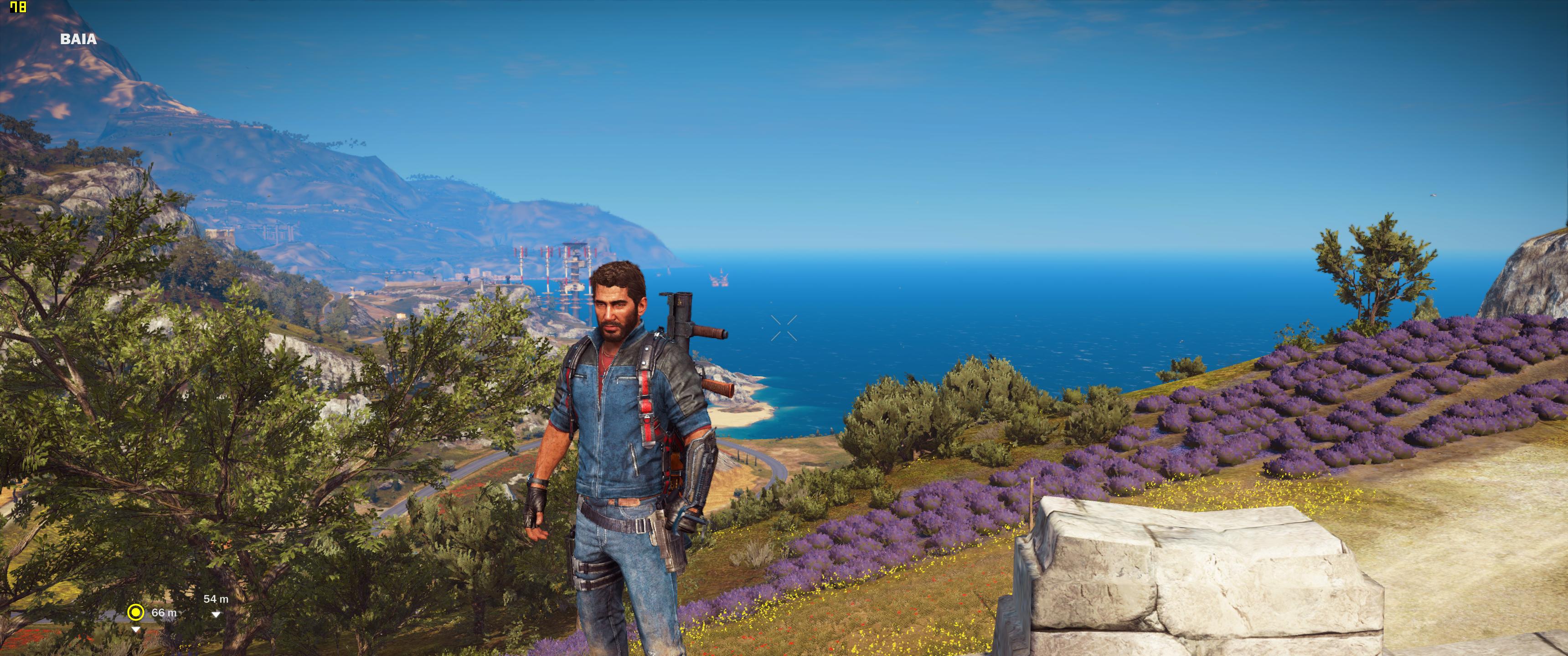The image size is (1568, 656).
Task: Click the BAIA region name label
Action: coord(77,40)
